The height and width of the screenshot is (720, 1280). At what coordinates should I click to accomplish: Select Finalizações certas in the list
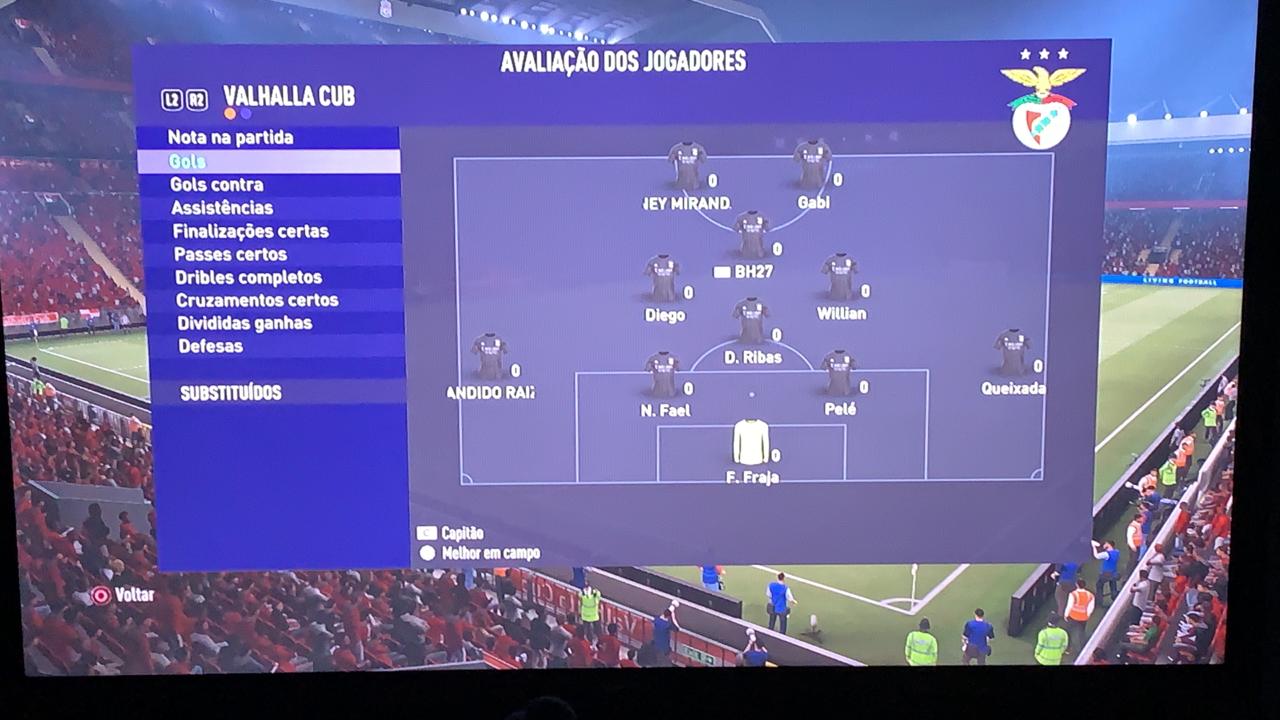(x=250, y=231)
